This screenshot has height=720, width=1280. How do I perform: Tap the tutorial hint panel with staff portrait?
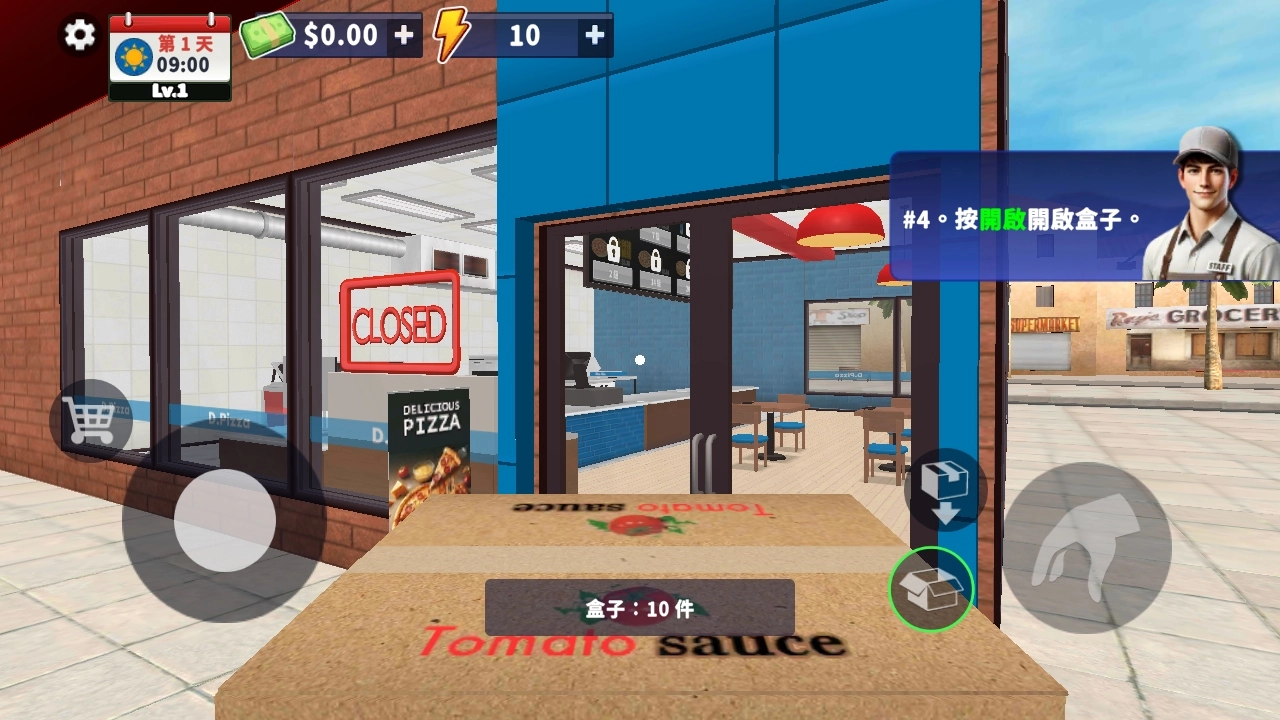click(1080, 216)
